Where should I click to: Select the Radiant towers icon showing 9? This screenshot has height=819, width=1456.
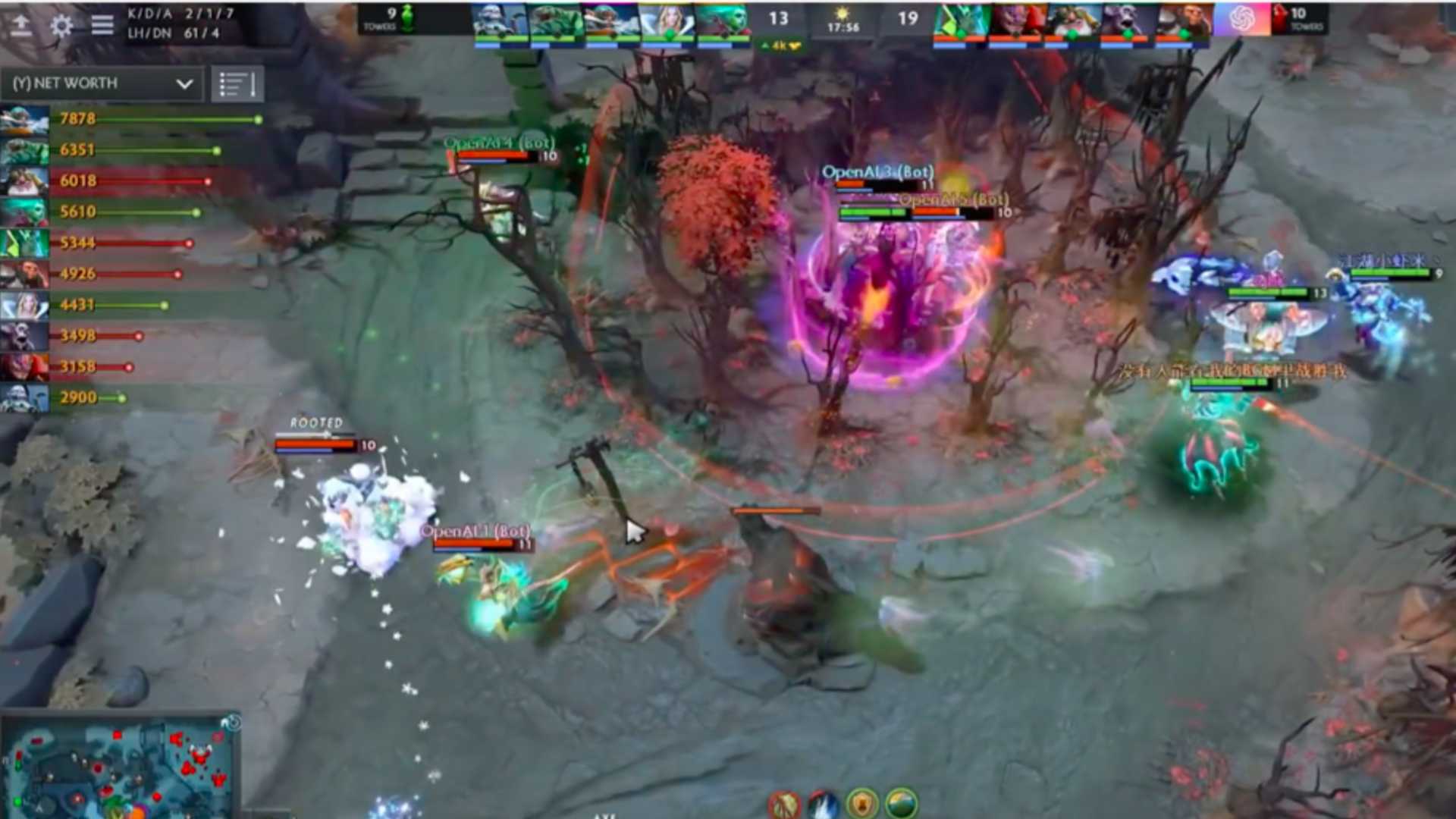391,18
